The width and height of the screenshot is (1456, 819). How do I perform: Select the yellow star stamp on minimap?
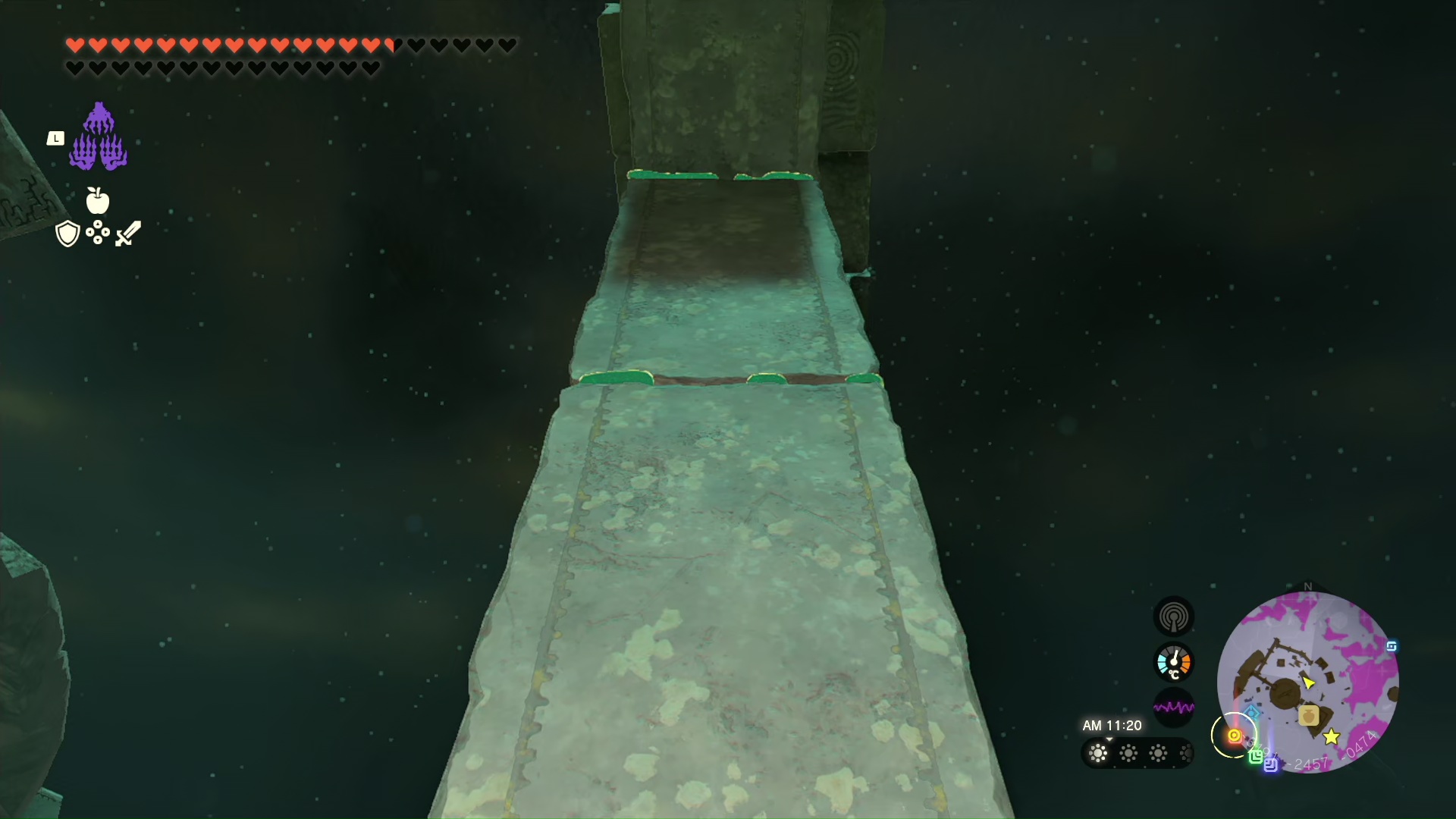click(1331, 736)
